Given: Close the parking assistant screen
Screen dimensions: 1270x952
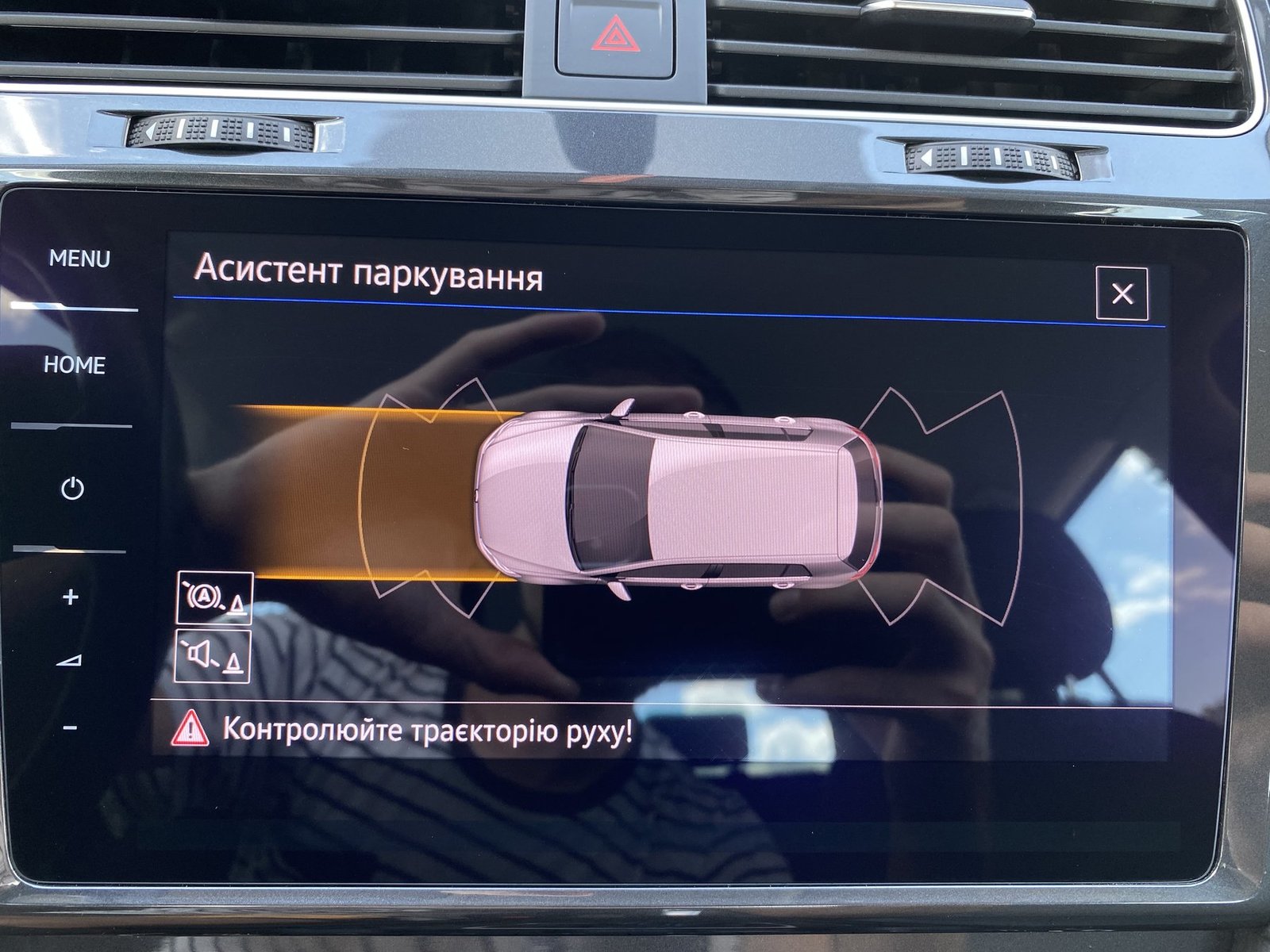Looking at the screenshot, I should pyautogui.click(x=1122, y=294).
